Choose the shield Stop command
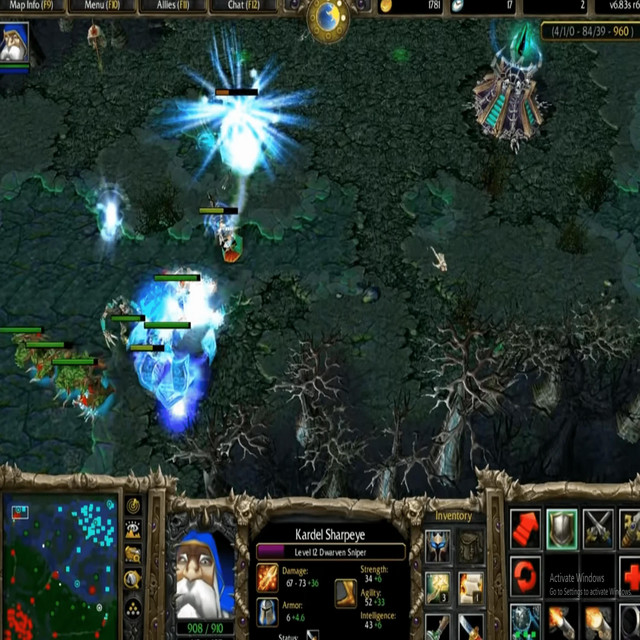 [x=562, y=527]
